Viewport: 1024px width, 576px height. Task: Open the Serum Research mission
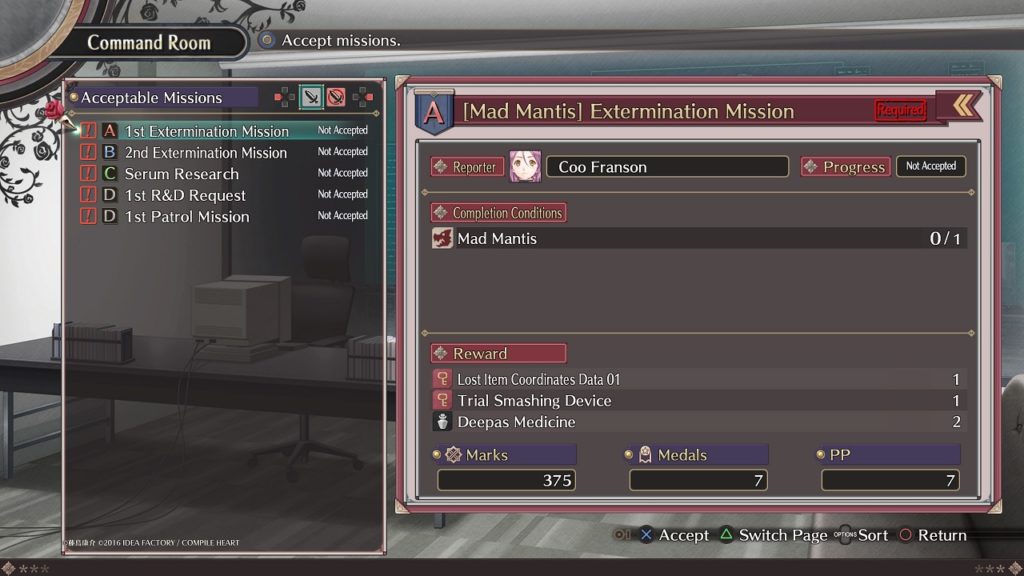tap(181, 174)
